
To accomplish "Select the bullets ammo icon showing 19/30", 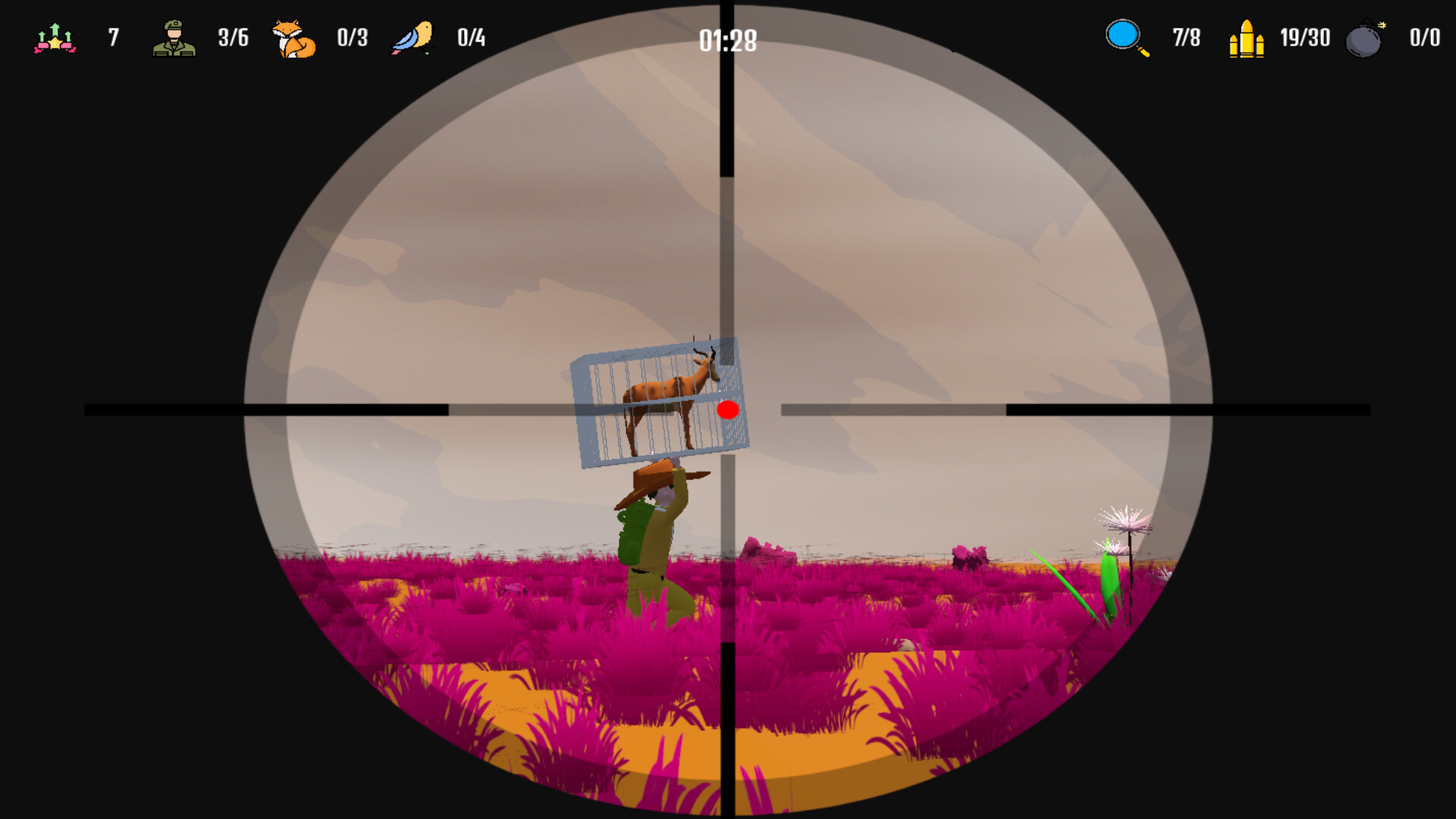I will tap(1247, 36).
